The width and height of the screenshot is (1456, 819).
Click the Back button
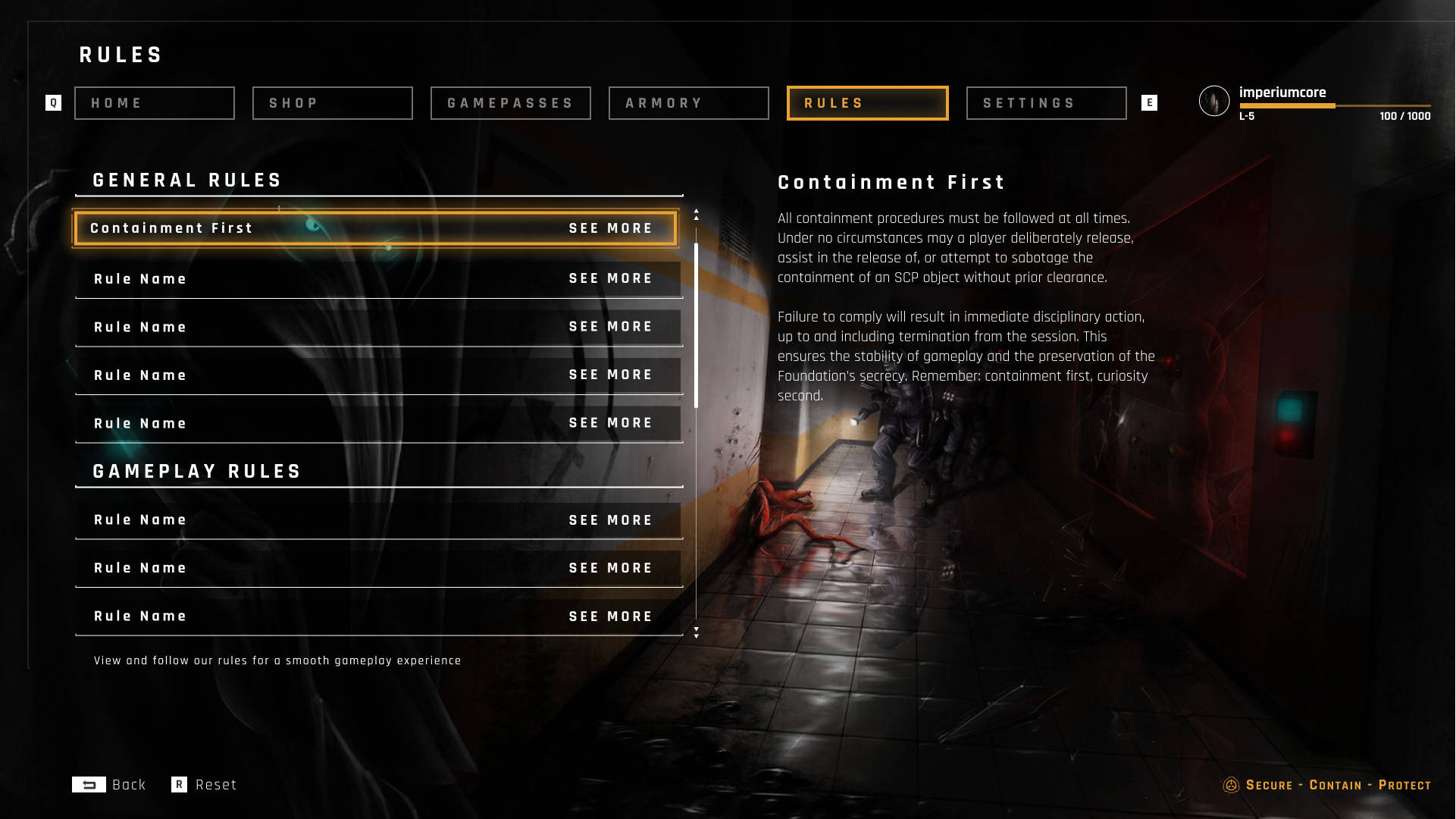point(110,785)
